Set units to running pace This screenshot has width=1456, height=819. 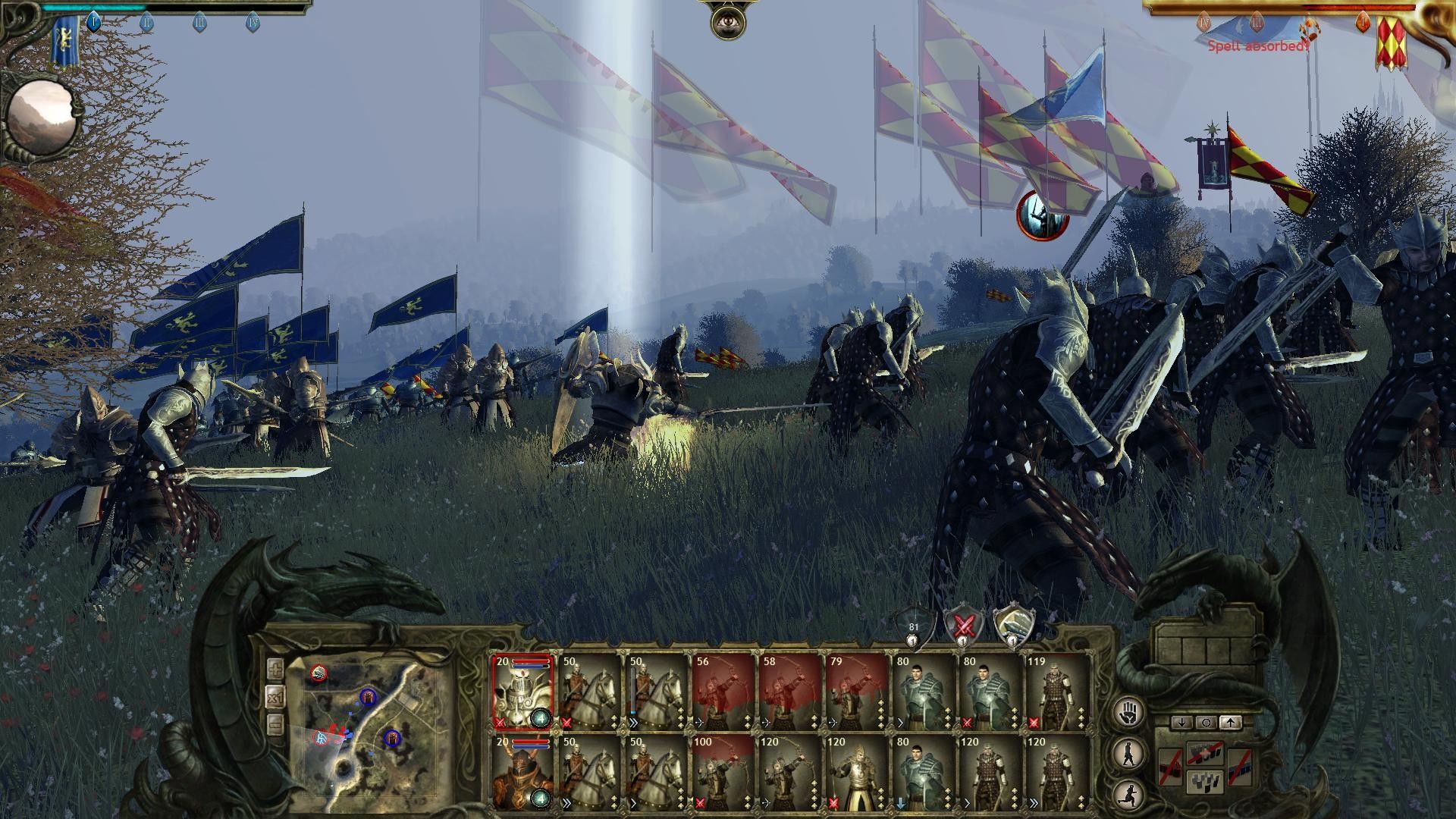pyautogui.click(x=1130, y=793)
